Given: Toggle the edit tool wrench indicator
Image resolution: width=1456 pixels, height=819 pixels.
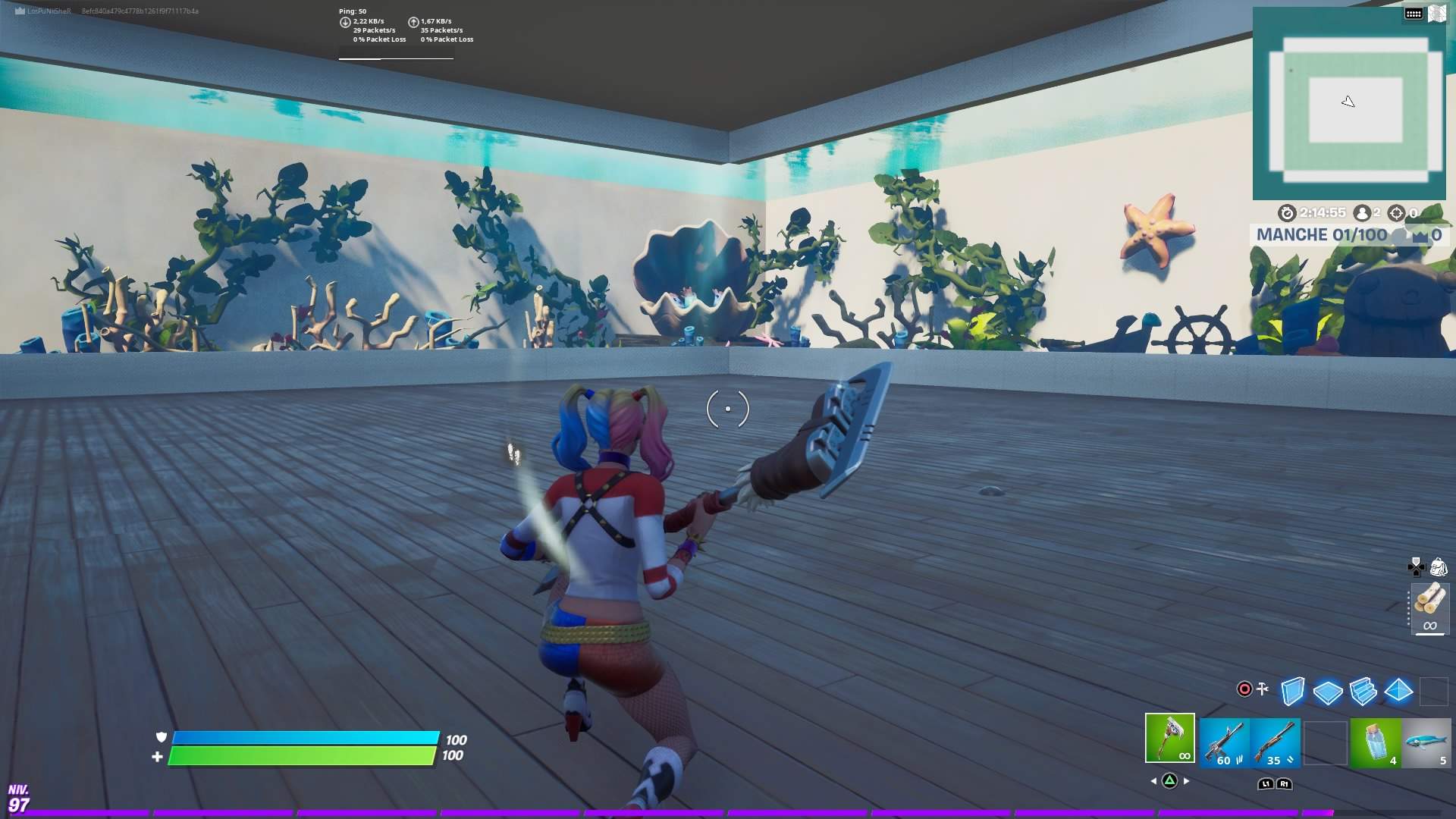Looking at the screenshot, I should coord(1263,687).
